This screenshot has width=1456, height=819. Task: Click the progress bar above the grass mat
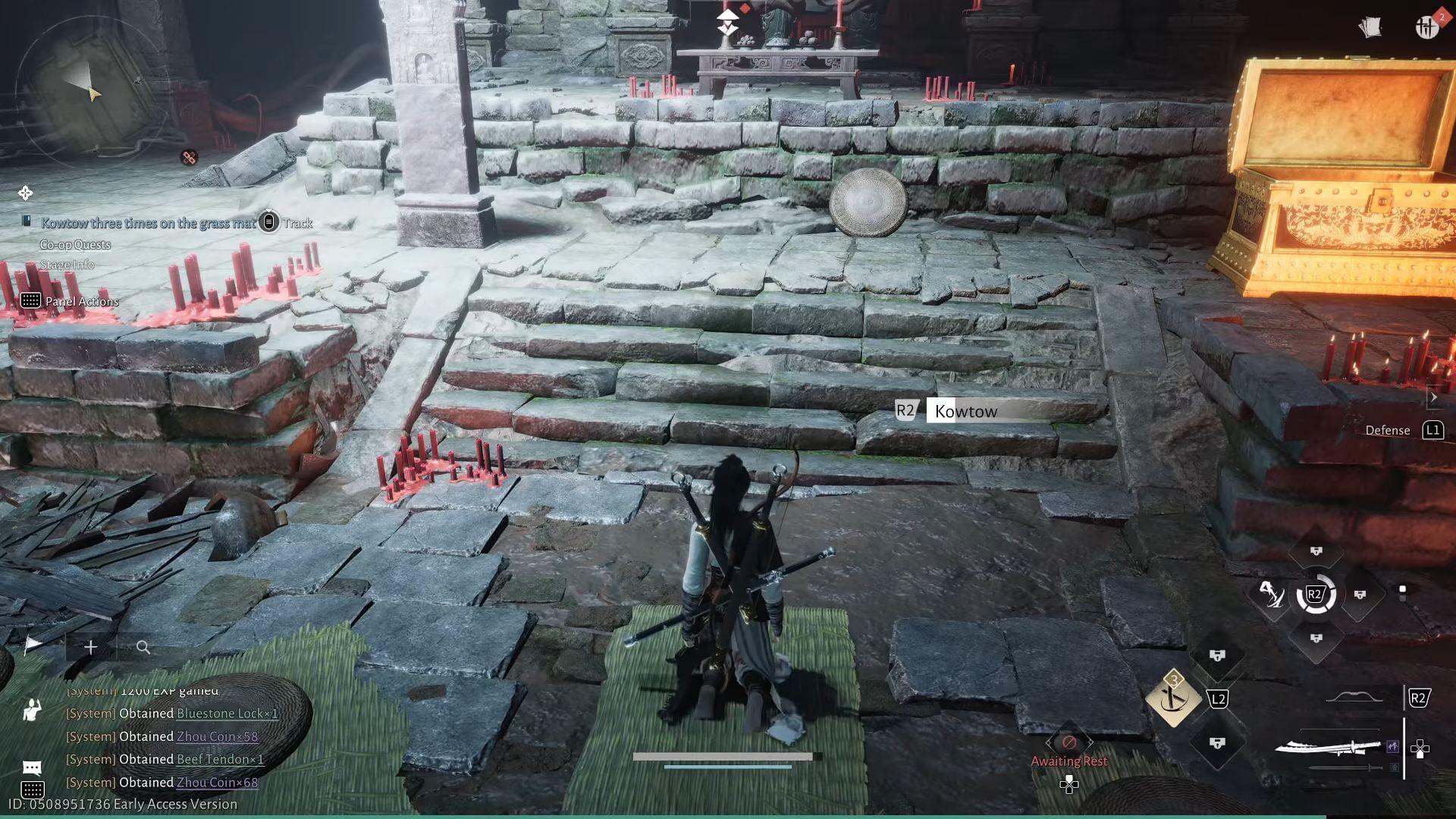point(724,758)
